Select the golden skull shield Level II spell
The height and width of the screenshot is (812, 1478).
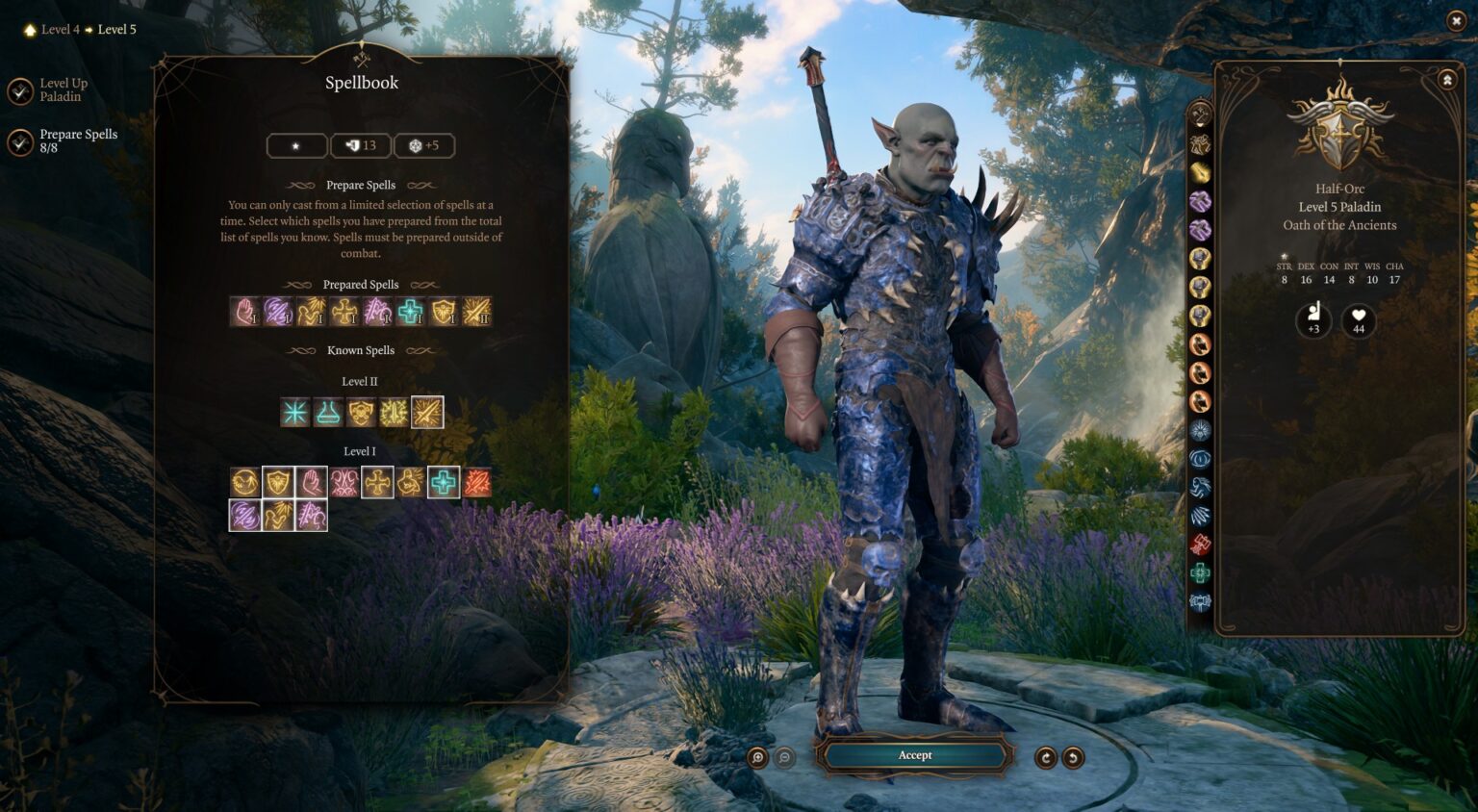361,413
